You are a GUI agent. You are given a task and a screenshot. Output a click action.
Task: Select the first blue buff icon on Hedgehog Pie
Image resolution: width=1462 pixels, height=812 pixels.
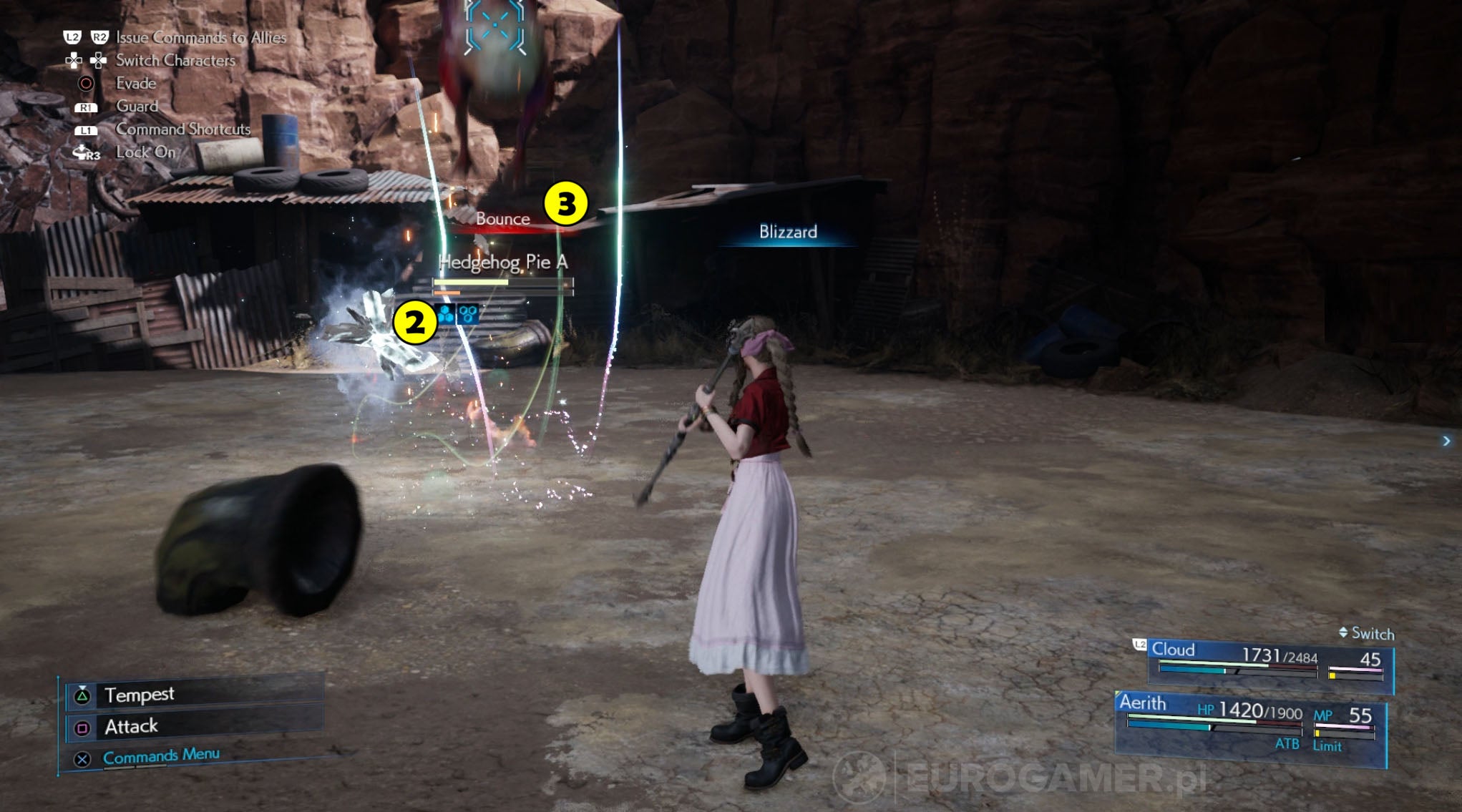click(444, 313)
